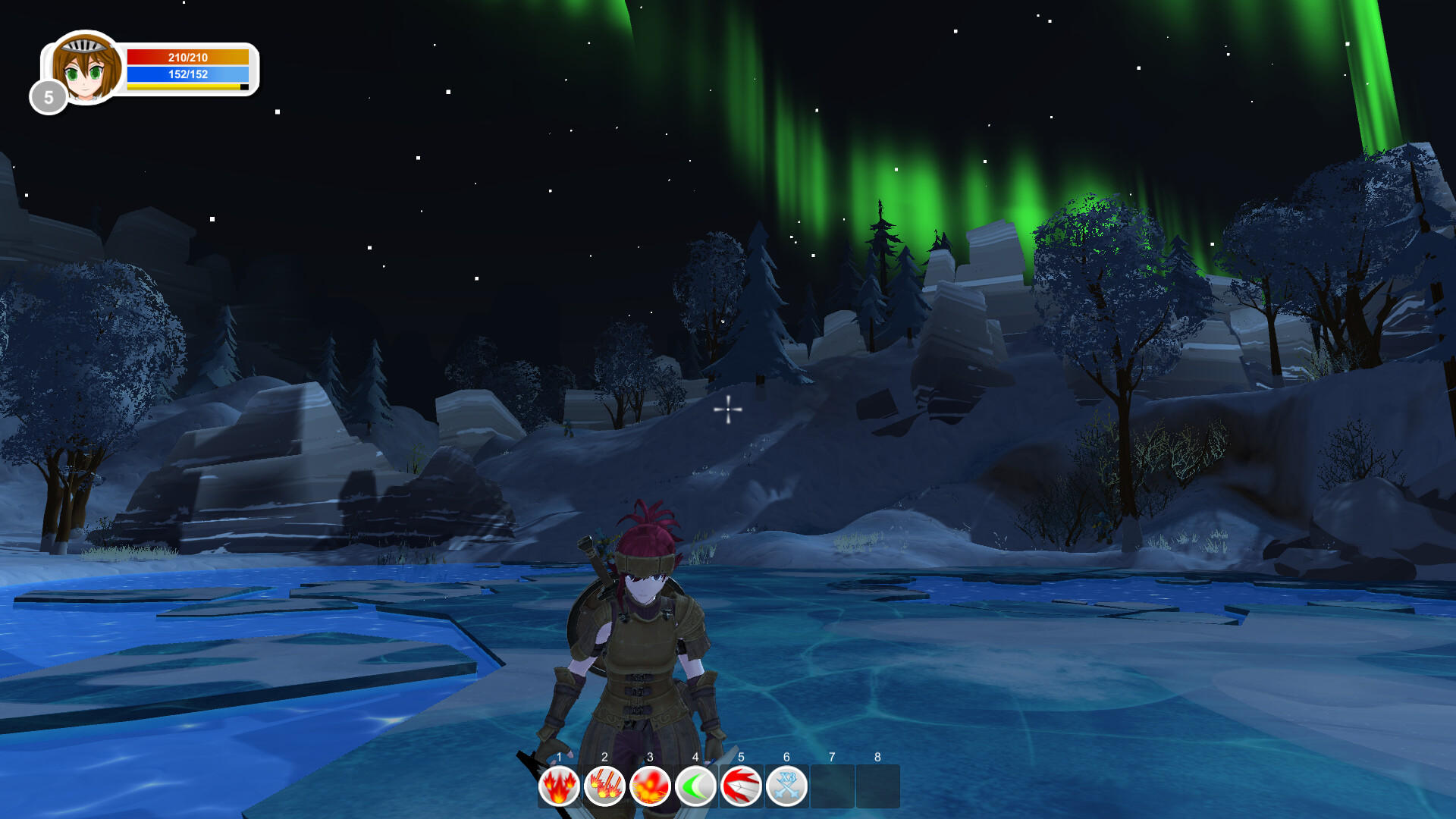This screenshot has width=1456, height=819.
Task: Select the fire spell in hotbar slot 1
Action: (559, 786)
